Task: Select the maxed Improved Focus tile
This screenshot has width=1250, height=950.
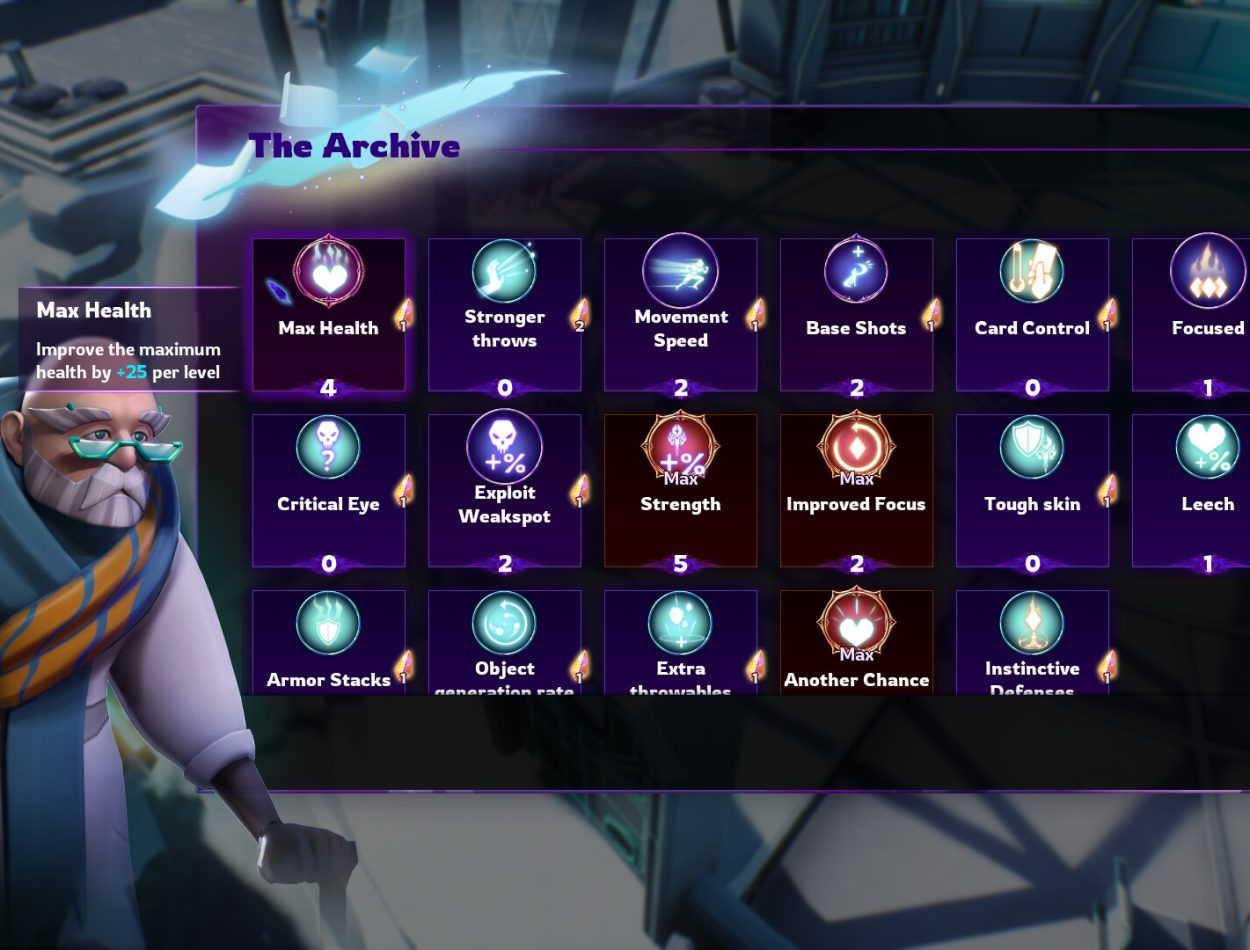Action: [856, 490]
